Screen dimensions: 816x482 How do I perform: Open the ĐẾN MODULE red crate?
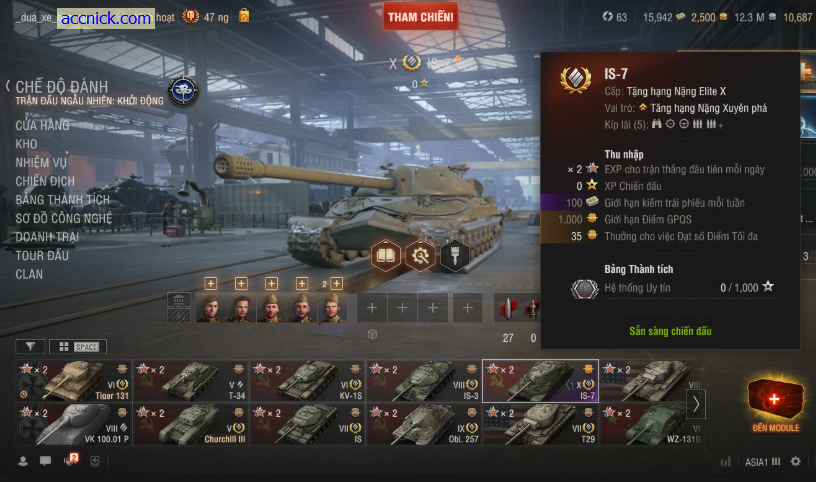[775, 402]
